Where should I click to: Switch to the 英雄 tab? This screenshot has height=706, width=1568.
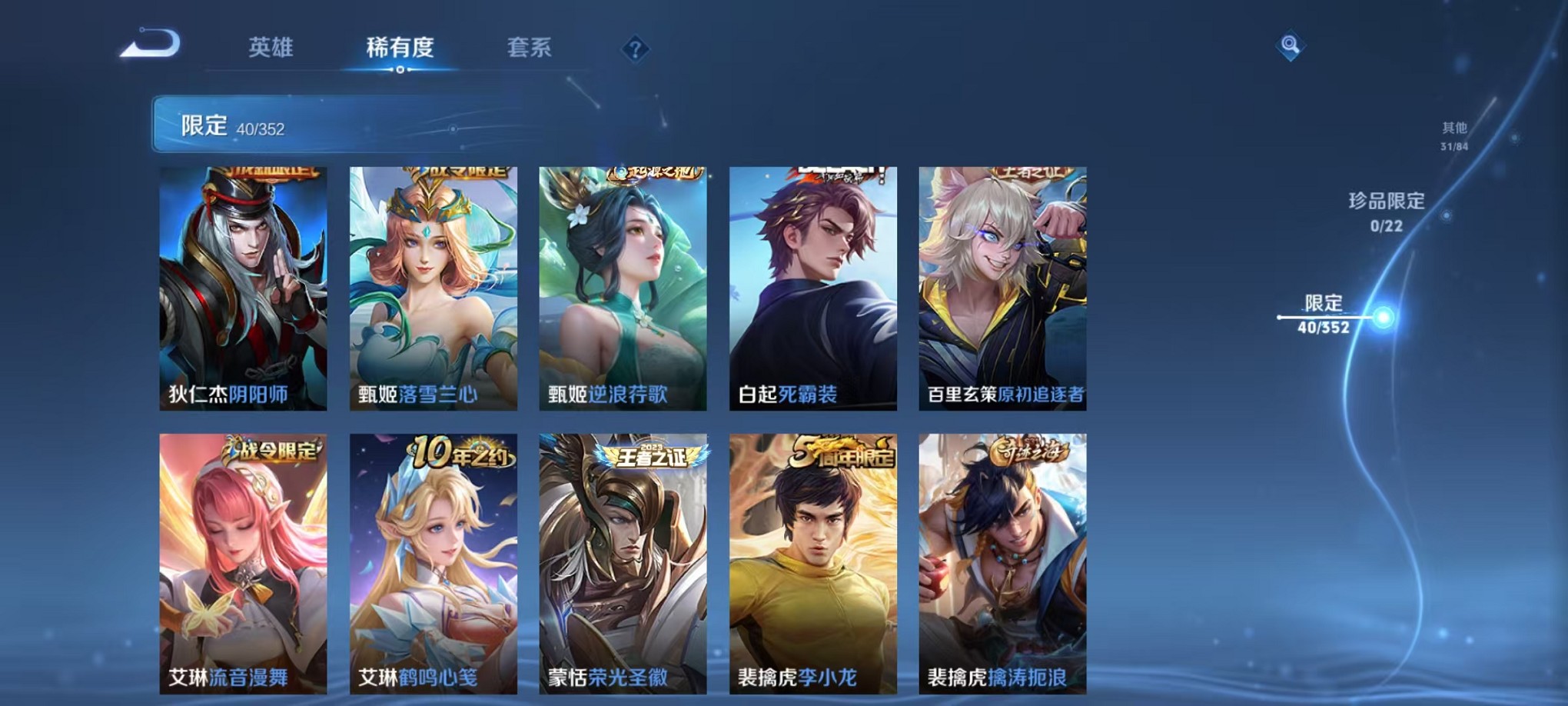(x=273, y=48)
